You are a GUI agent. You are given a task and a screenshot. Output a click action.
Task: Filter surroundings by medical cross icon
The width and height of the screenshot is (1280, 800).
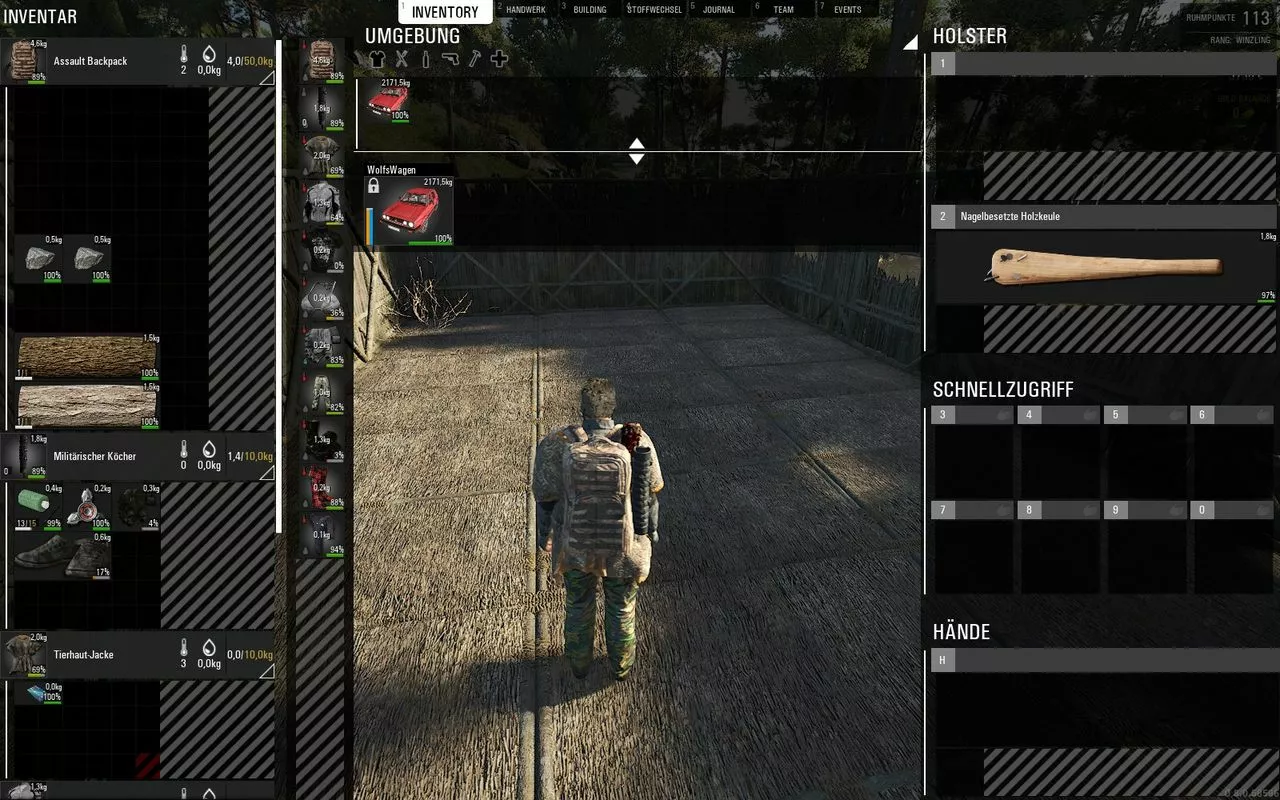click(499, 59)
